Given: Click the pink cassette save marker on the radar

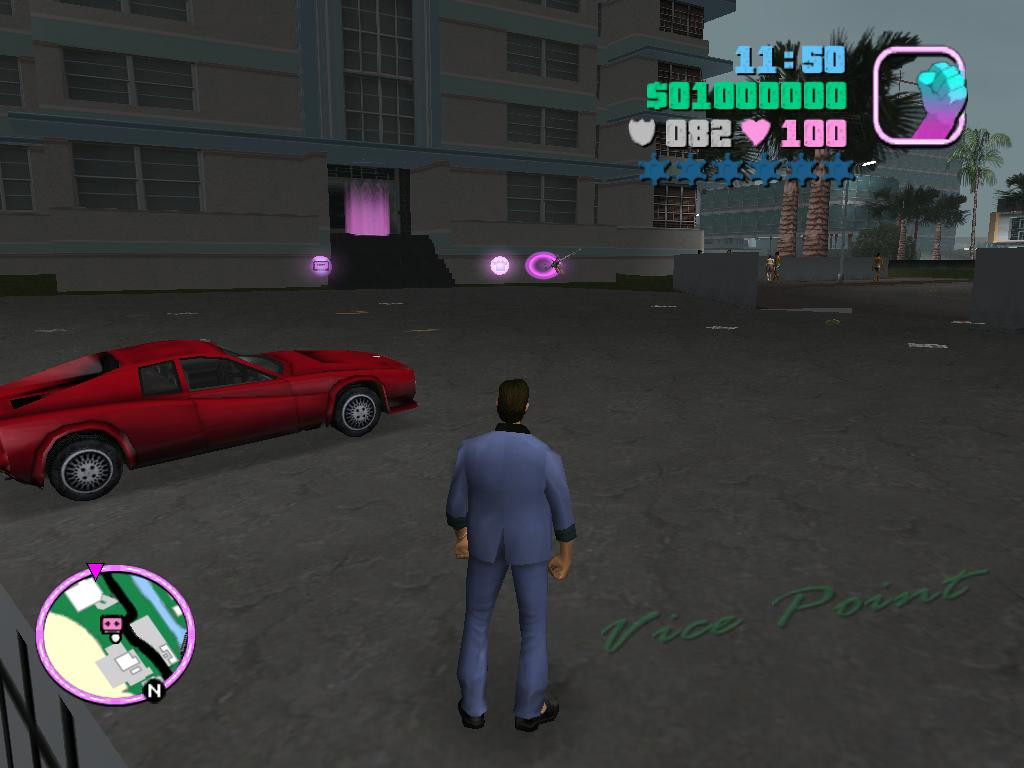Looking at the screenshot, I should coord(111,624).
